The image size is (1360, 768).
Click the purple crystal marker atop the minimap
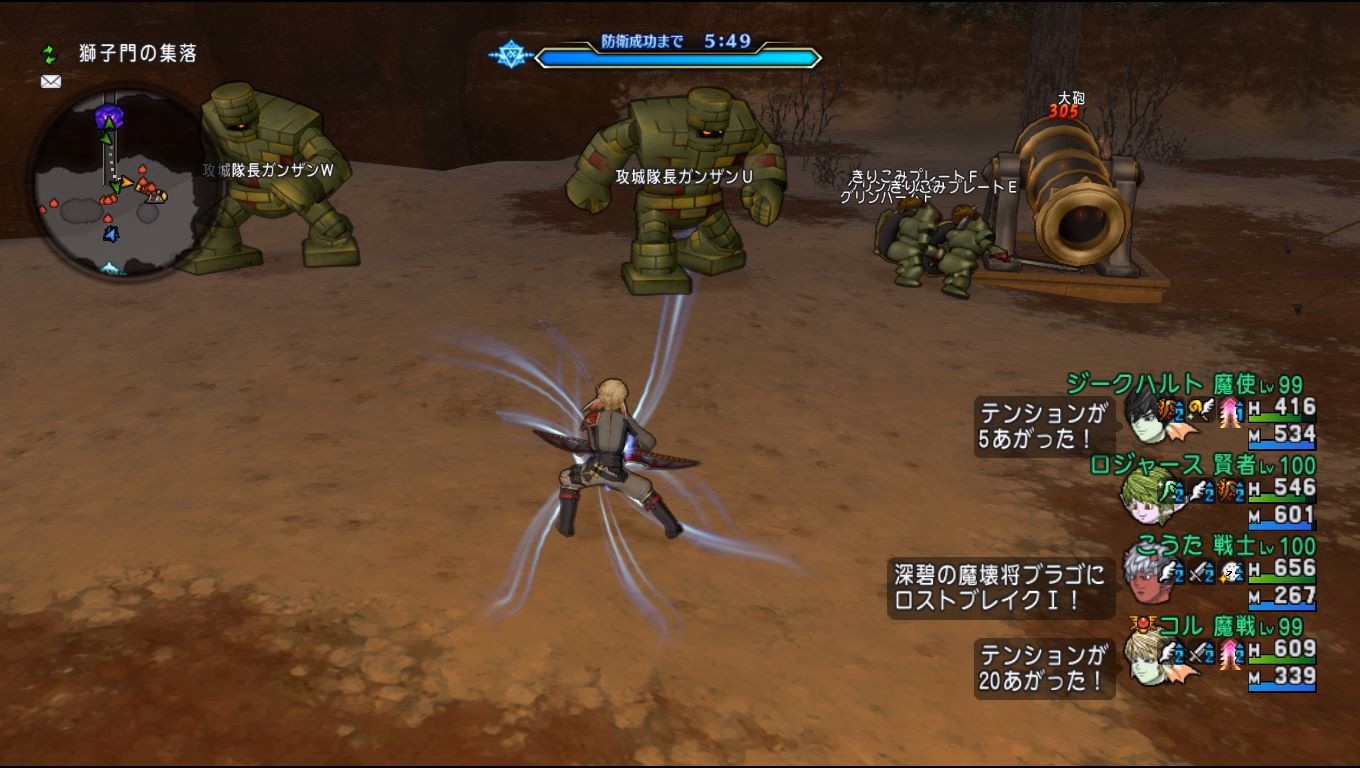[x=109, y=113]
